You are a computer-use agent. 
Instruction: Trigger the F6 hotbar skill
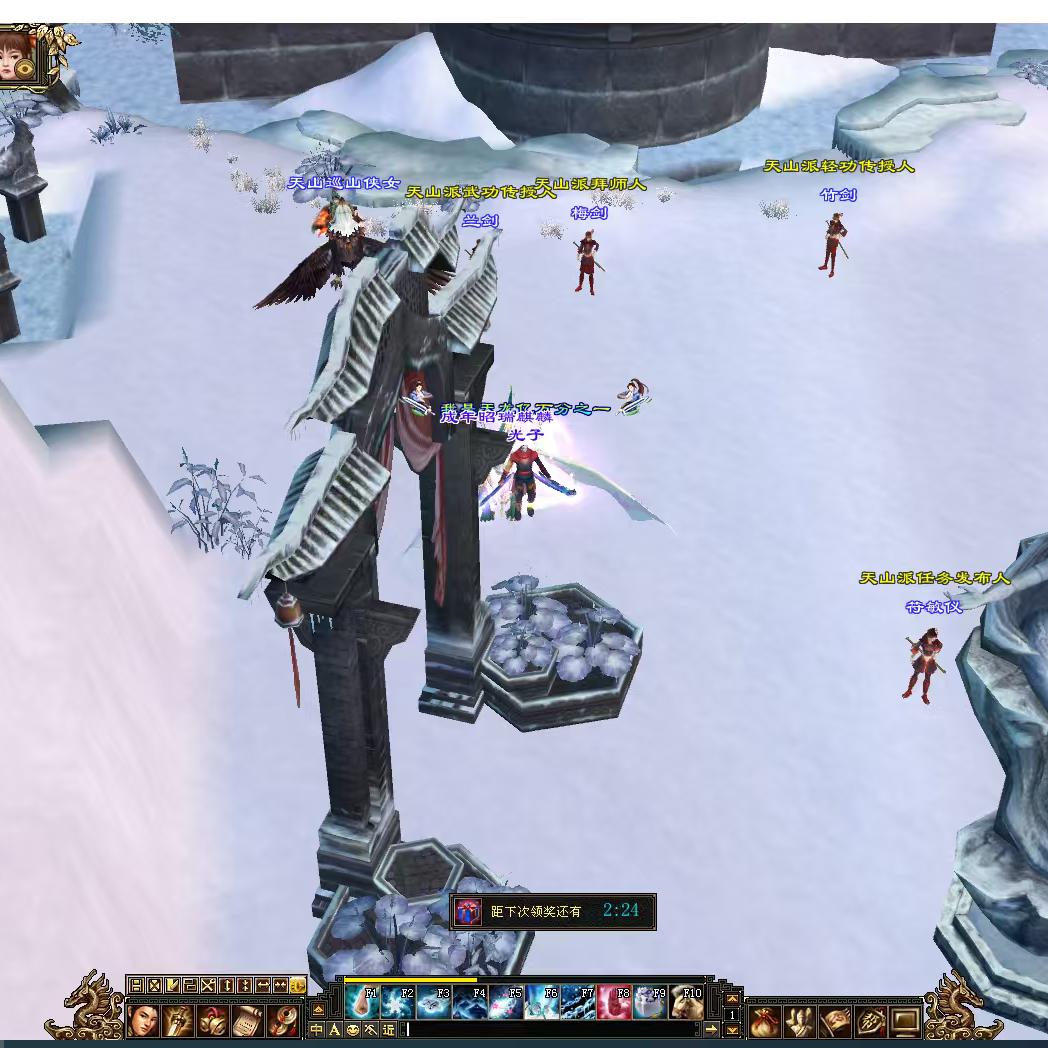[x=541, y=1002]
